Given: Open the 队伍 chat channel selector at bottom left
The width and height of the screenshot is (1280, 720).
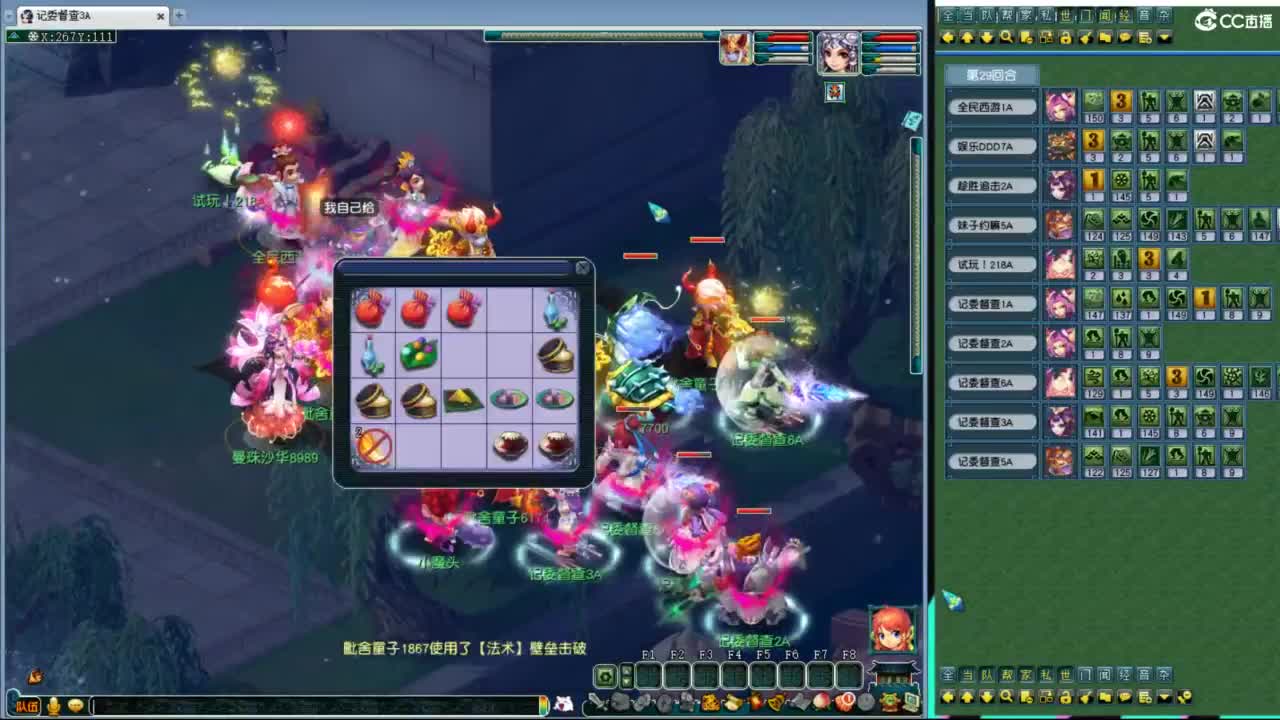Looking at the screenshot, I should click(27, 705).
